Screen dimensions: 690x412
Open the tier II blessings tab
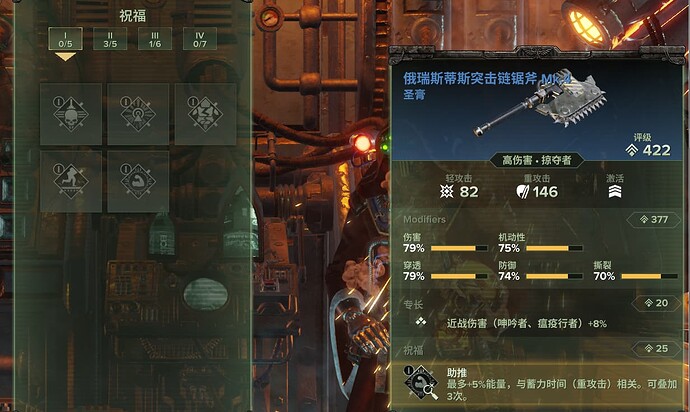tap(110, 39)
